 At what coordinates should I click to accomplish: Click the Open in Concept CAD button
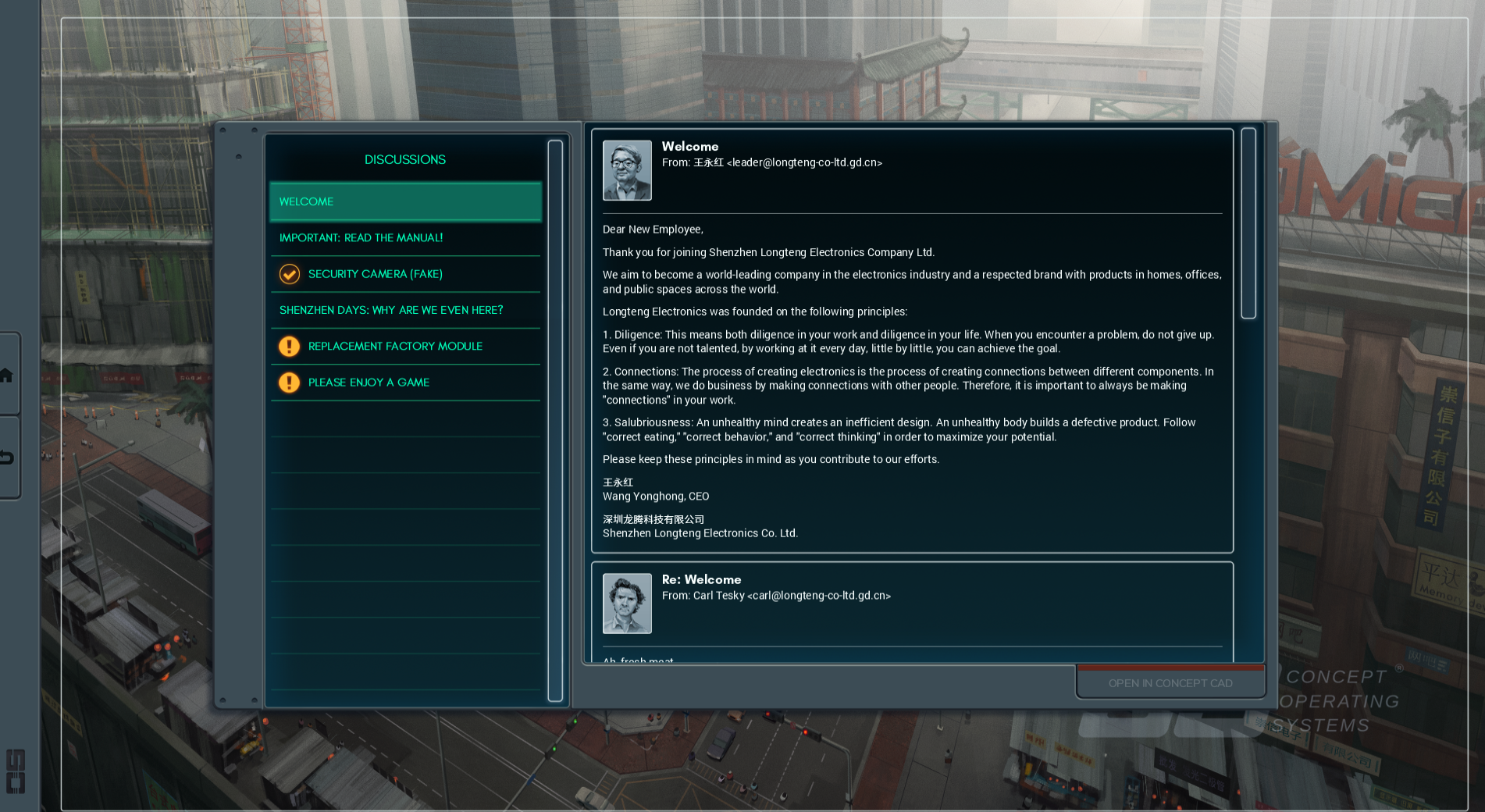pos(1170,683)
